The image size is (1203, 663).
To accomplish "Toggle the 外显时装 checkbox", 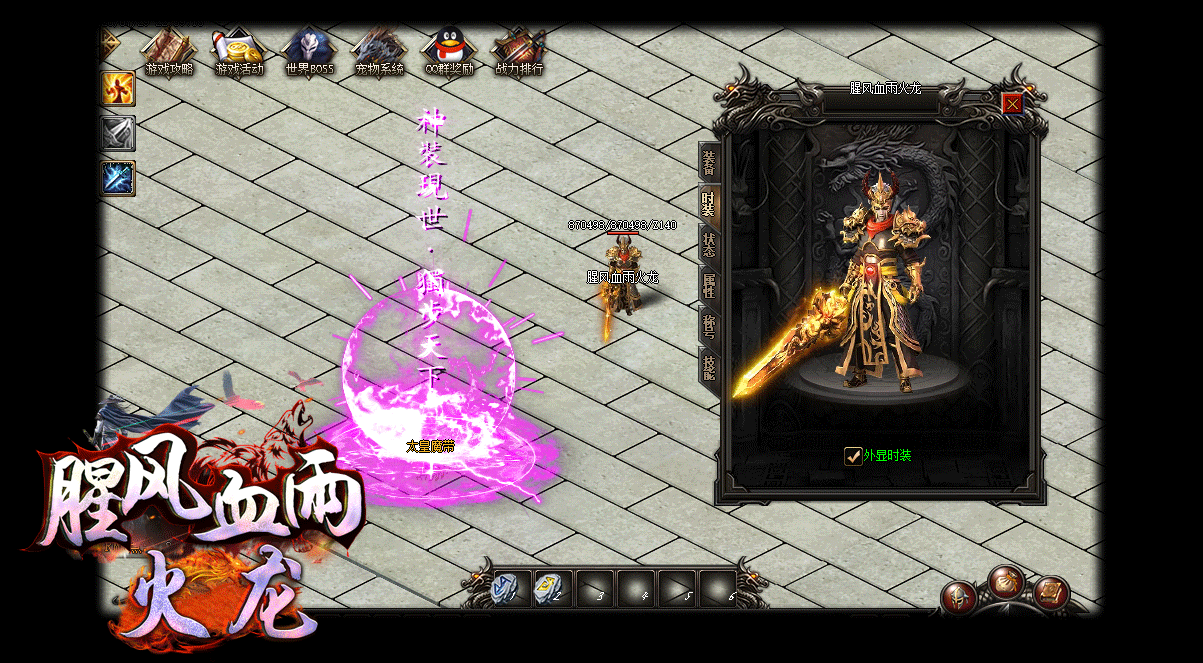I will [x=853, y=456].
